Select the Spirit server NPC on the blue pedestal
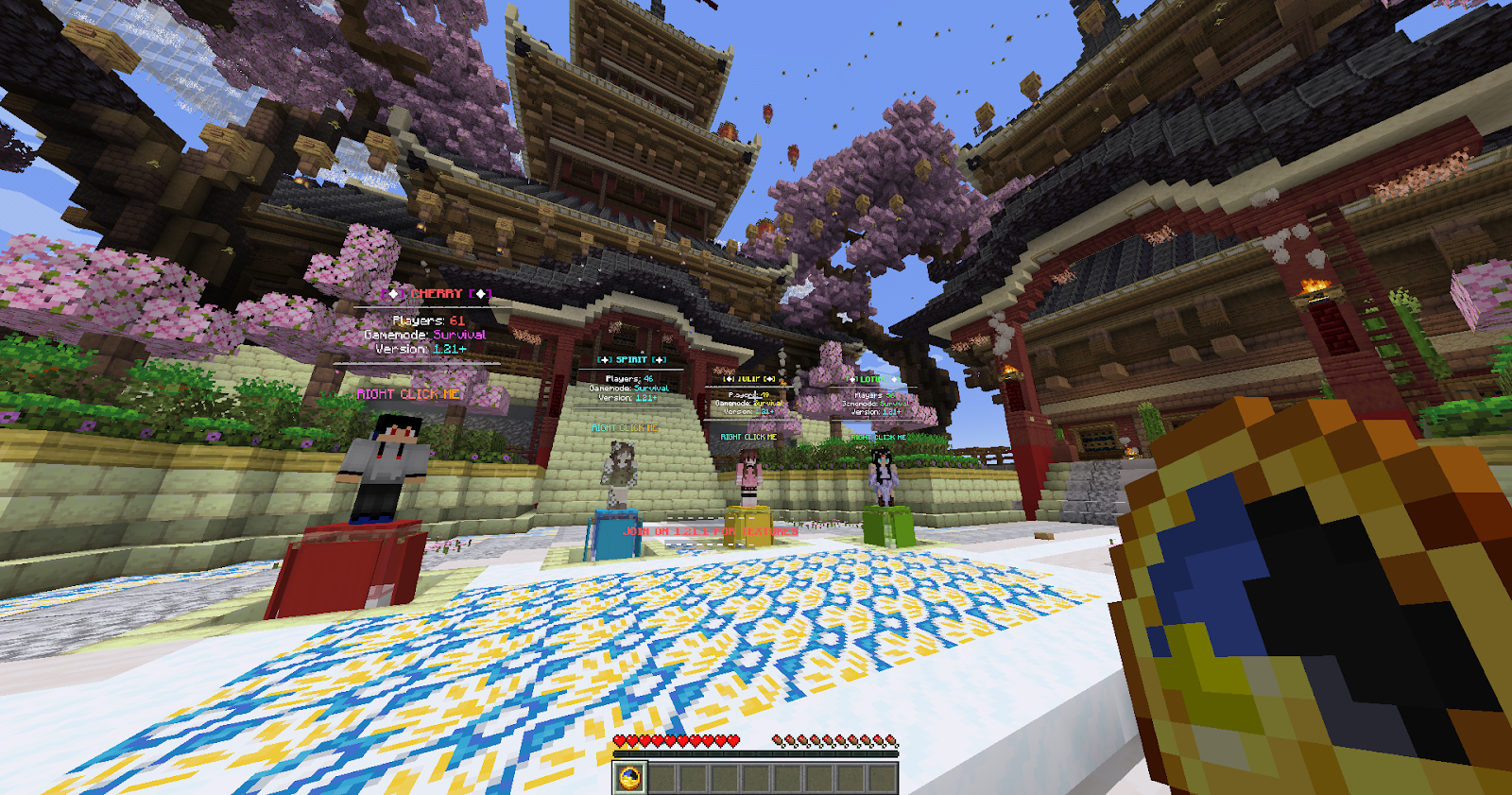 point(621,473)
